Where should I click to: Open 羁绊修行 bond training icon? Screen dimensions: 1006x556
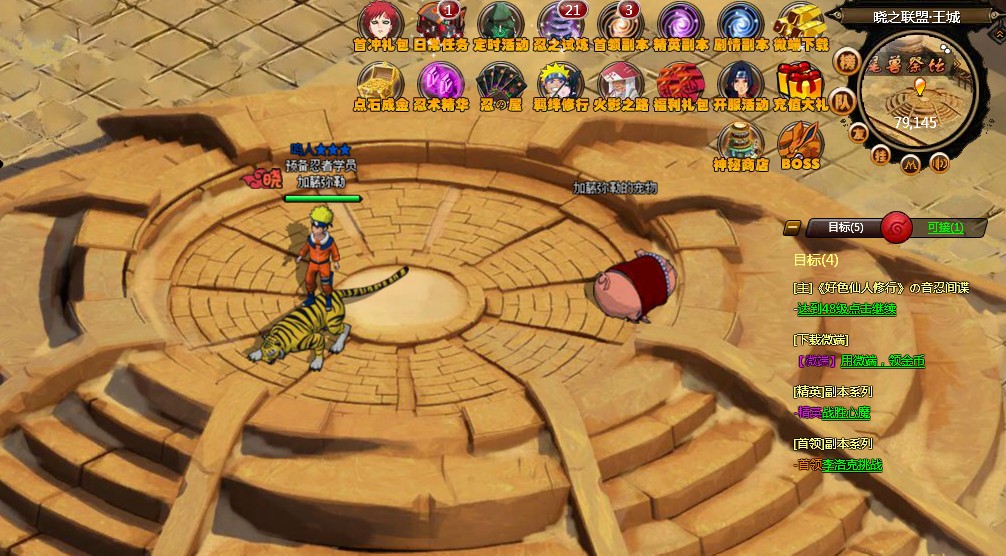[x=560, y=83]
